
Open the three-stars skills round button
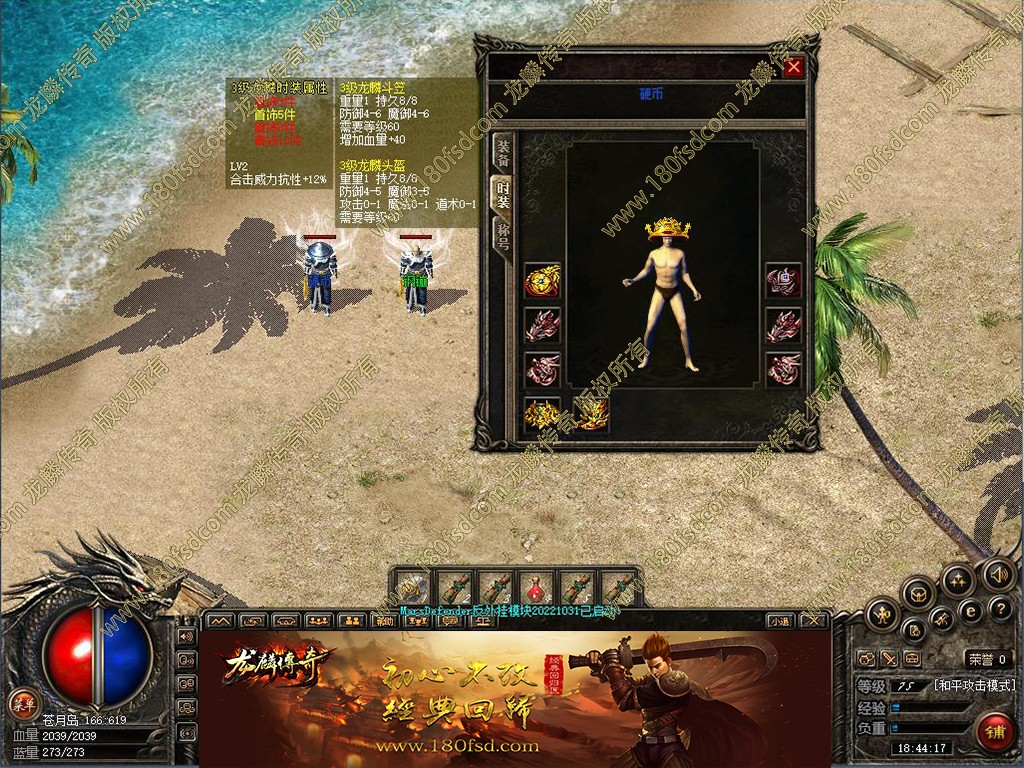[957, 579]
